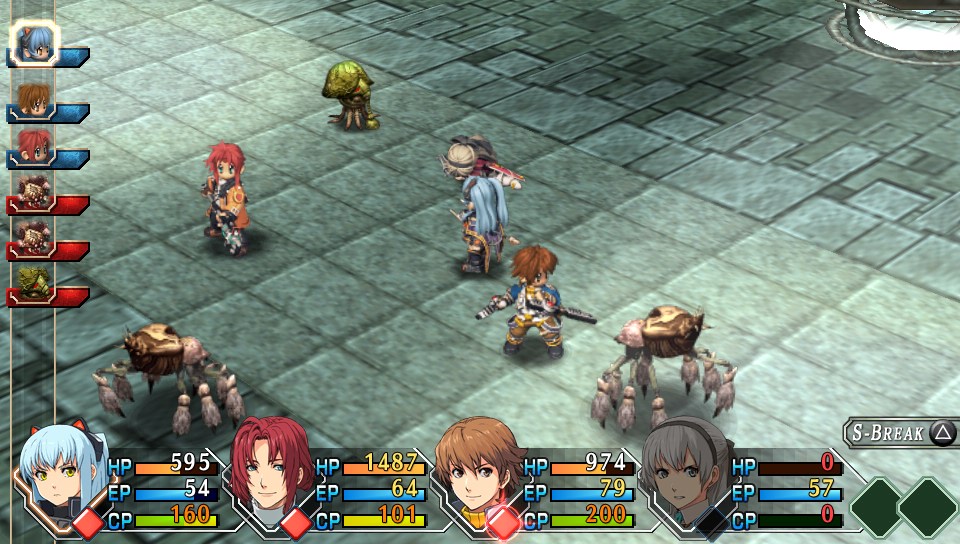Click the brown-haired boy's turn order icon
960x544 pixels.
(x=33, y=97)
